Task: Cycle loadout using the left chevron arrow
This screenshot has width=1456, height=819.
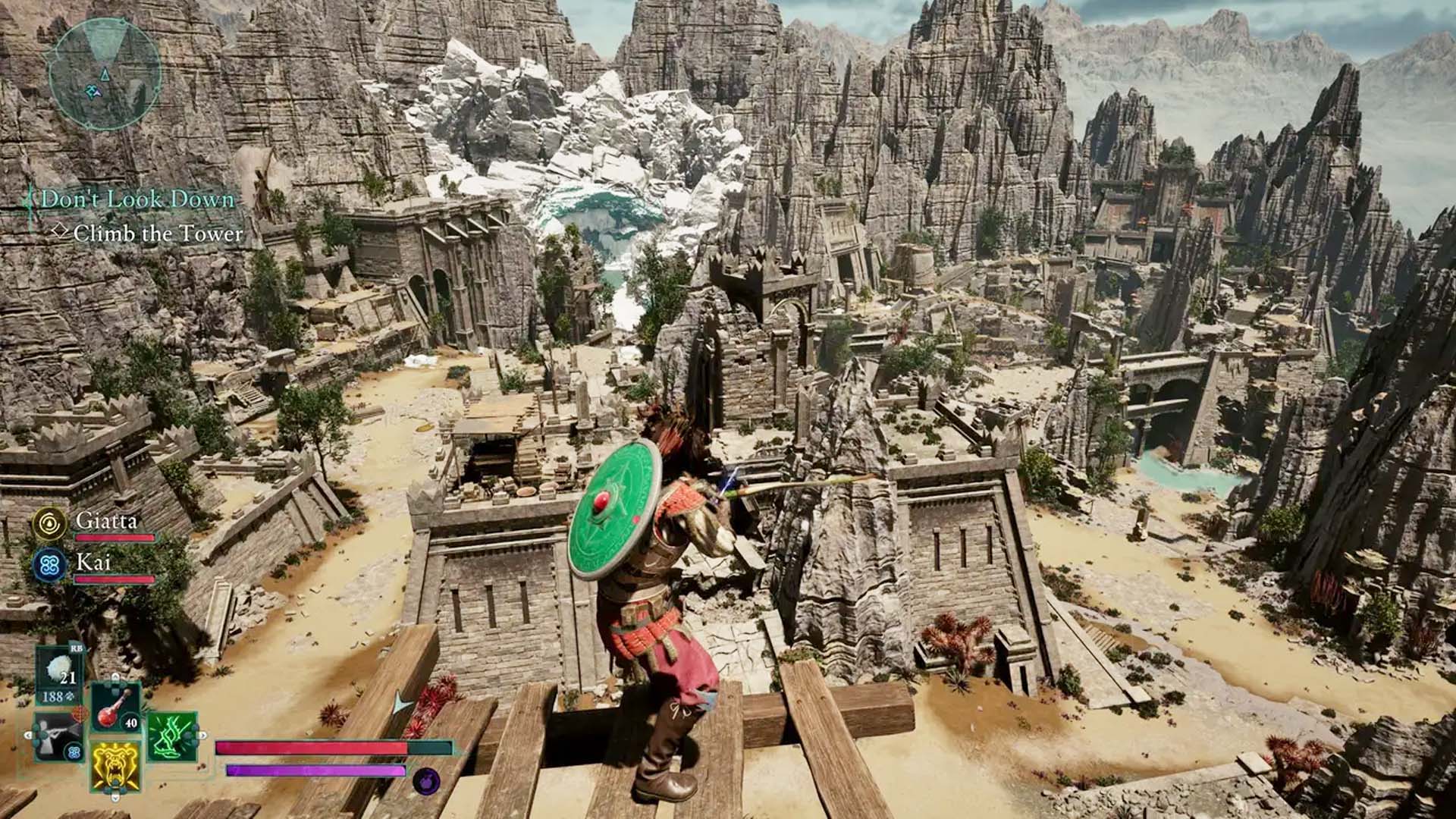Action: (28, 735)
